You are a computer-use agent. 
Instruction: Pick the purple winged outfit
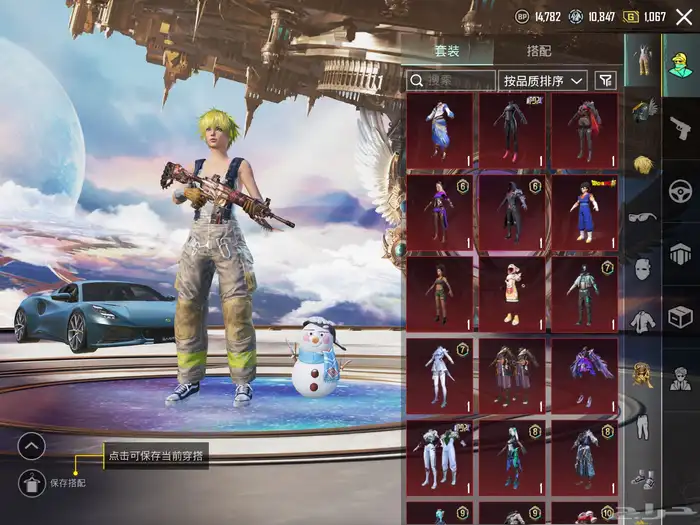(x=584, y=374)
